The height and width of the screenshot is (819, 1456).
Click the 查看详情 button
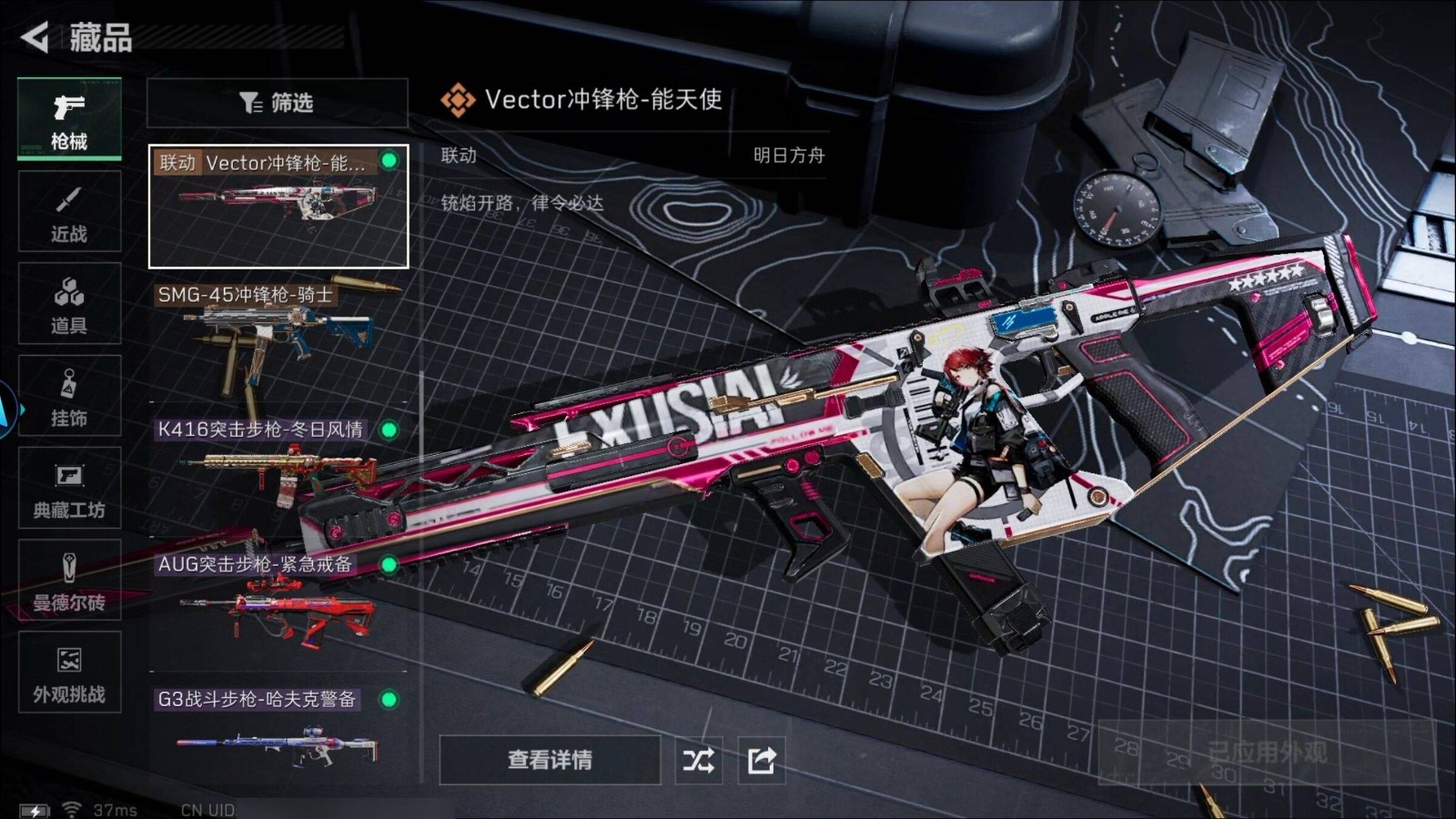[x=550, y=760]
